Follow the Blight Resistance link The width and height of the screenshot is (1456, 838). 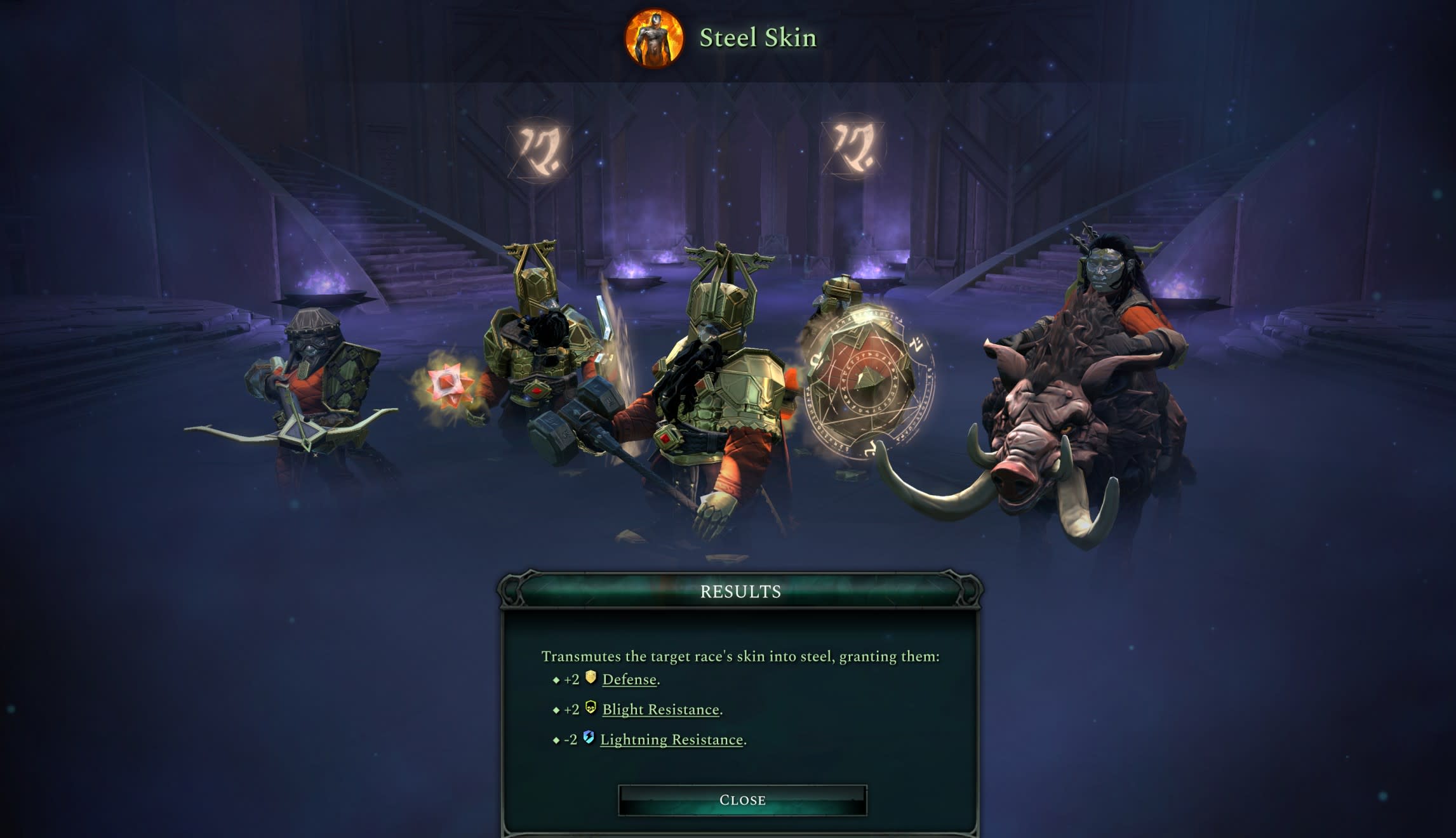660,709
